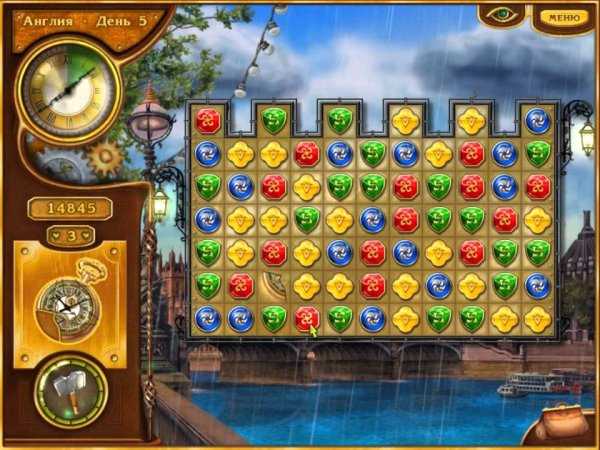600x450 pixels.
Task: Pick the red gem under the yellow cursor
Action: 306,318
